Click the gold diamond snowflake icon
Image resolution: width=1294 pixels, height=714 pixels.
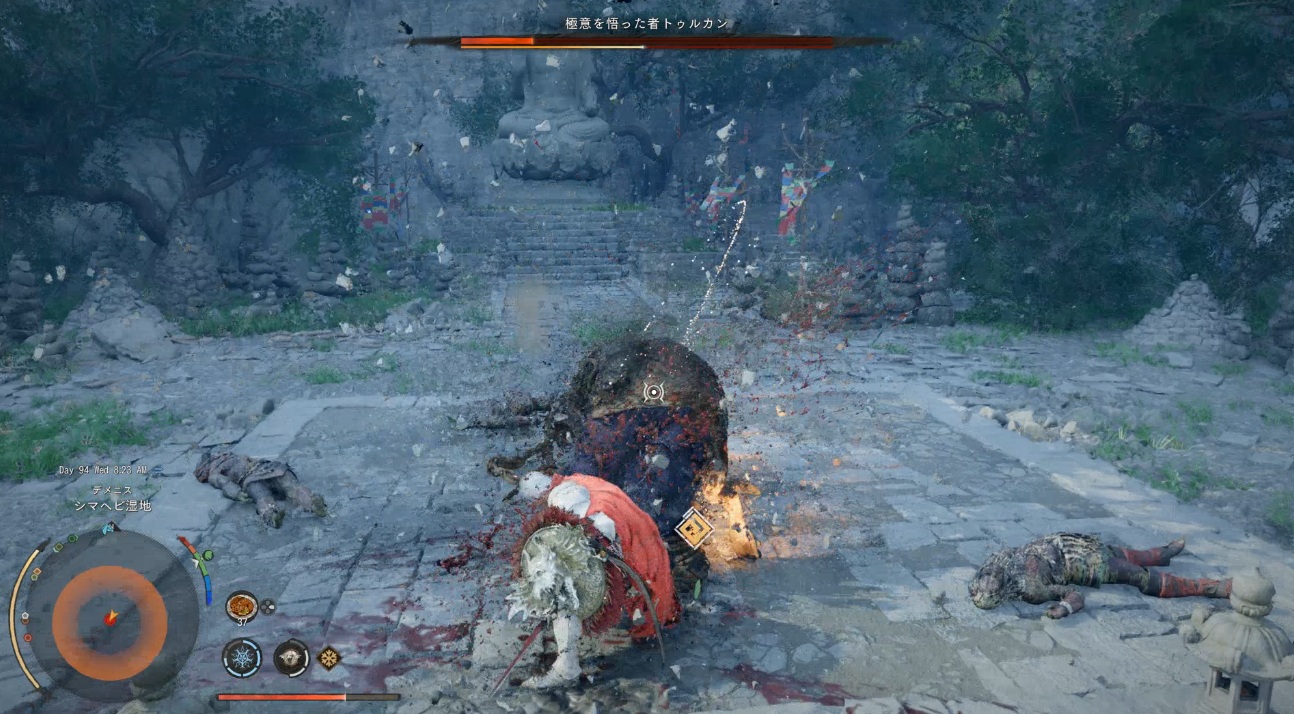(328, 657)
